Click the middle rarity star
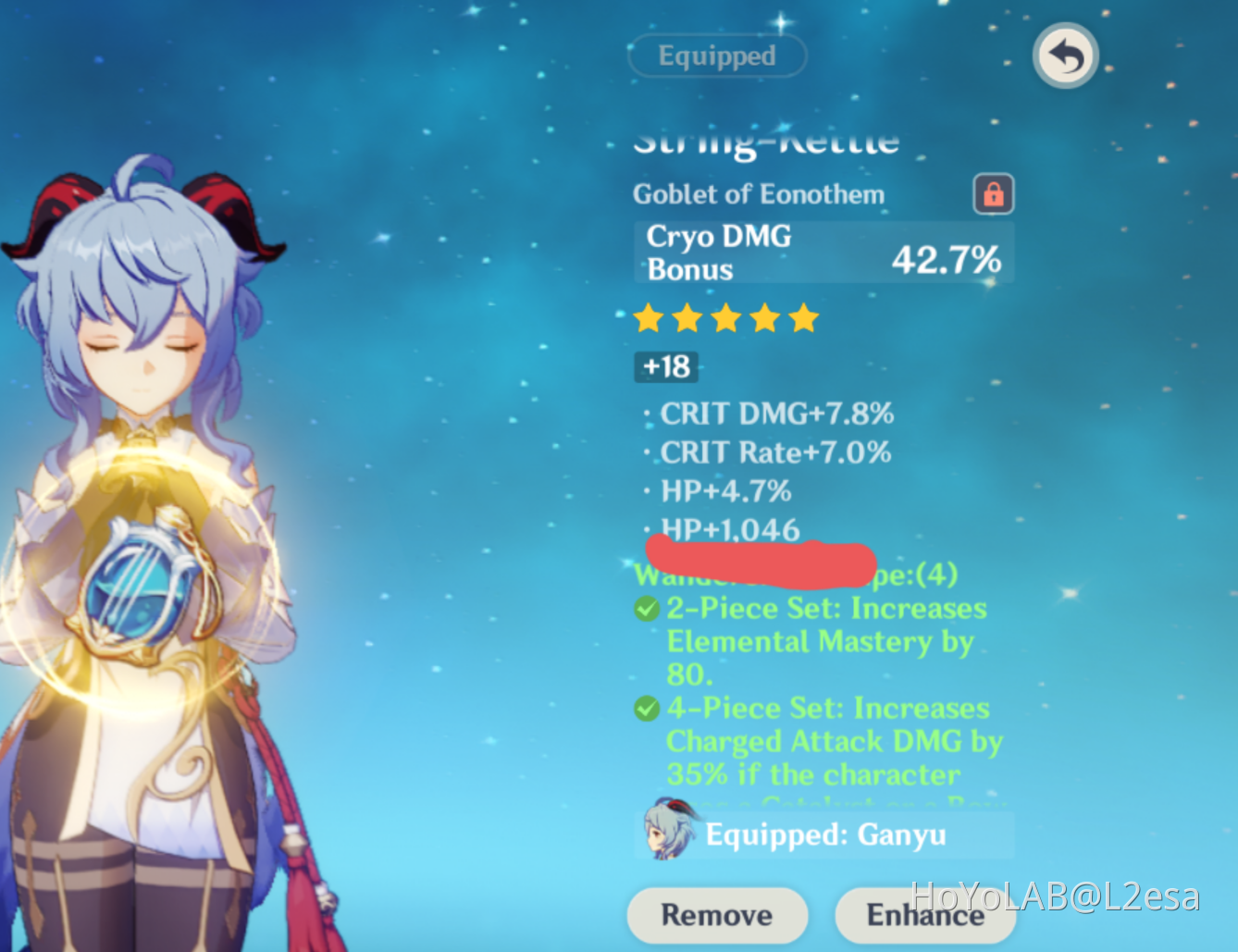This screenshot has width=1238, height=952. click(x=726, y=318)
